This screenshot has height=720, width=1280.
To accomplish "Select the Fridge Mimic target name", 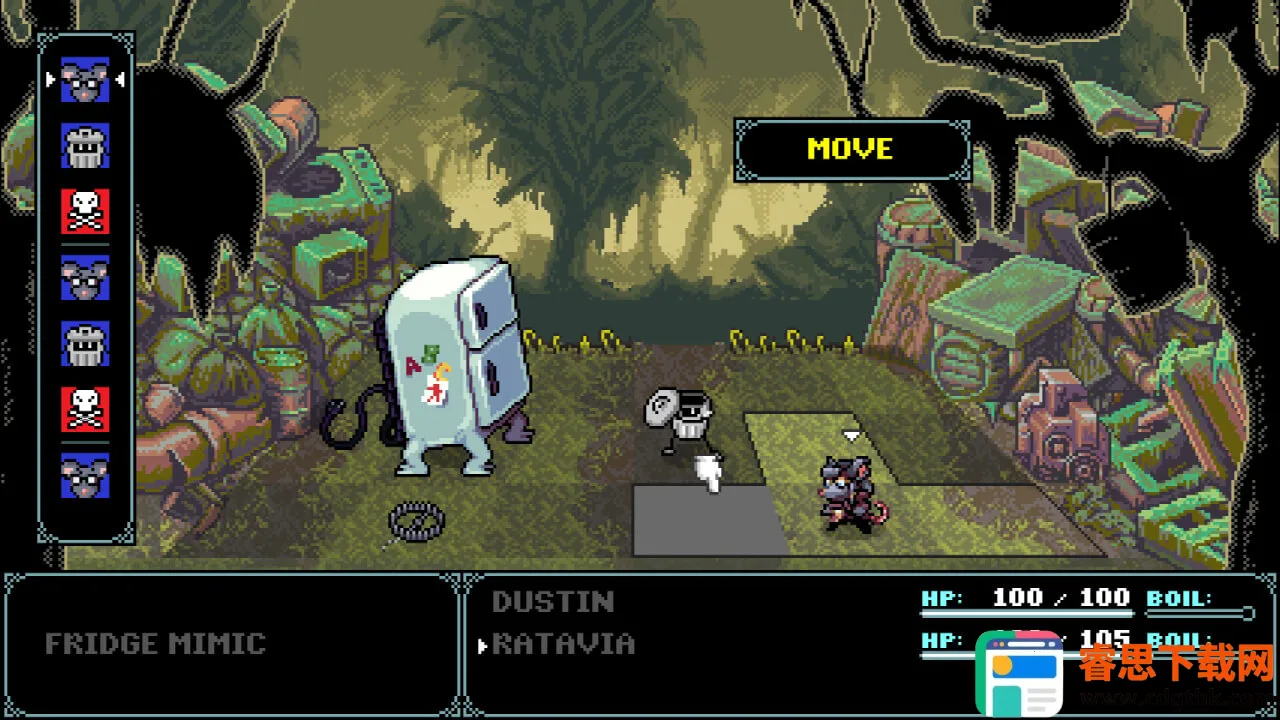I will pos(155,644).
